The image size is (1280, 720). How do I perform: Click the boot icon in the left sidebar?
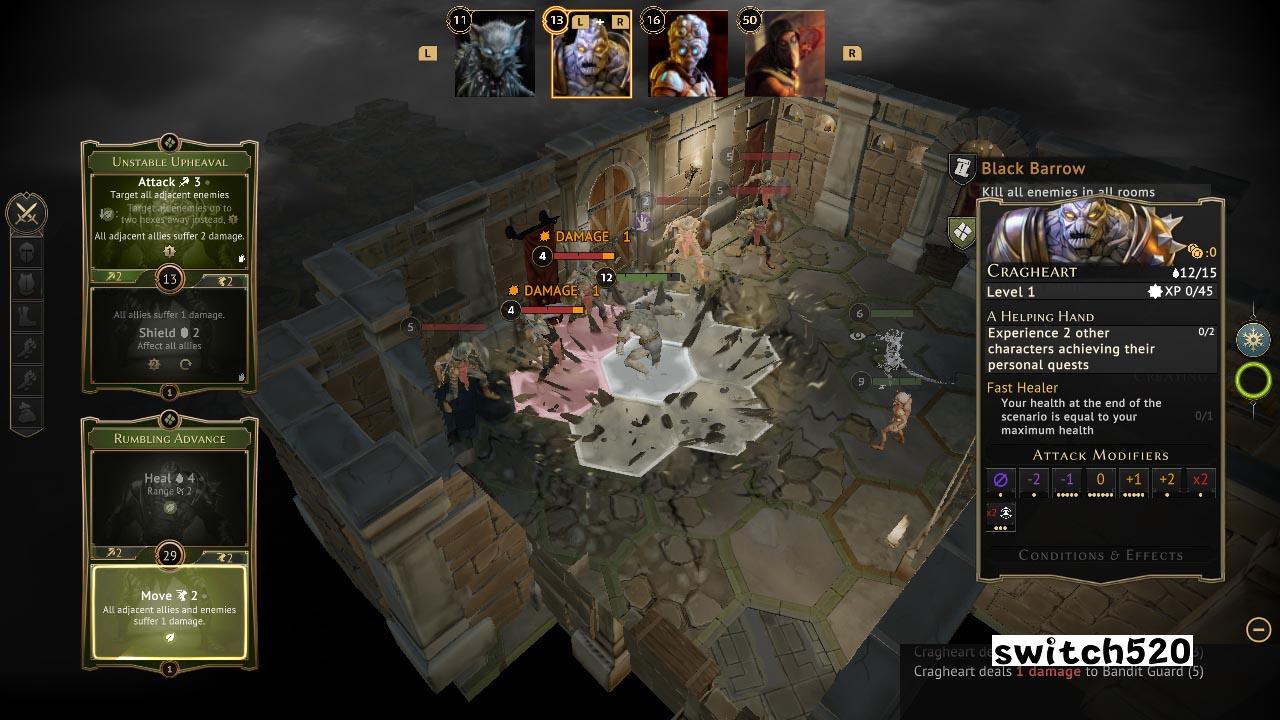pyautogui.click(x=27, y=316)
